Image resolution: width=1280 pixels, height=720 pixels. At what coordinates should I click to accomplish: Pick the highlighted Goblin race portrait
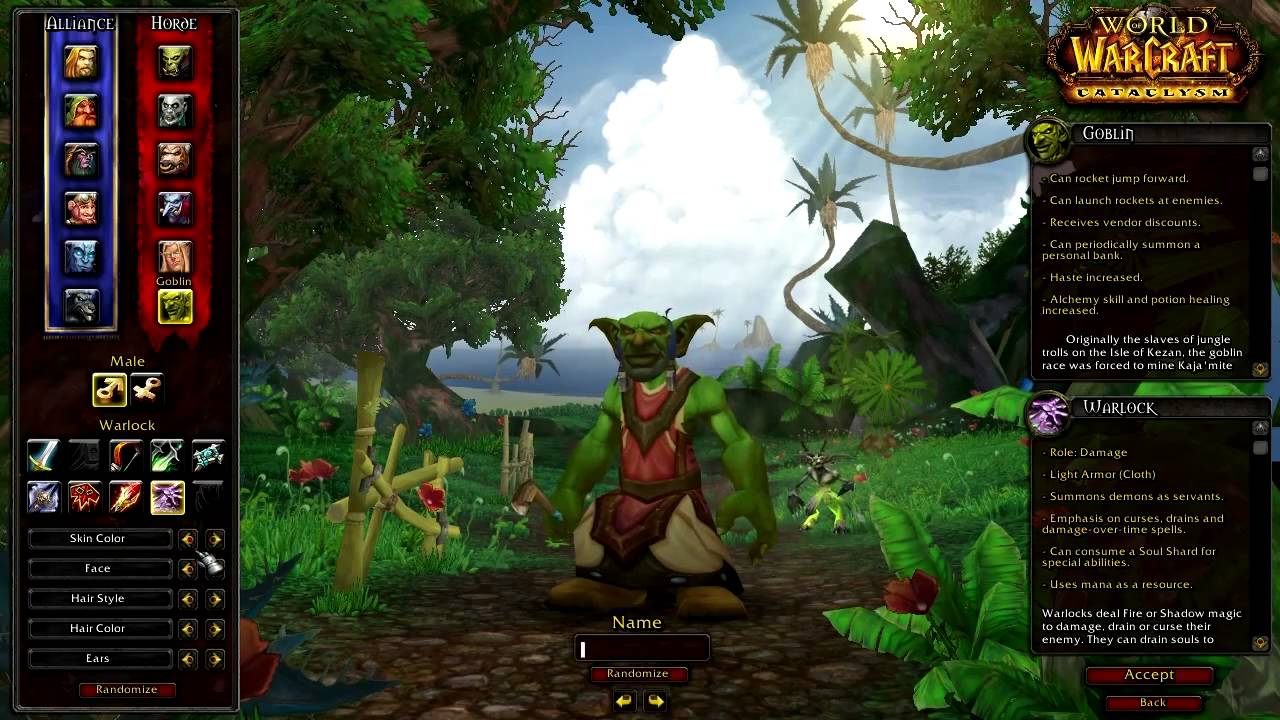click(175, 307)
